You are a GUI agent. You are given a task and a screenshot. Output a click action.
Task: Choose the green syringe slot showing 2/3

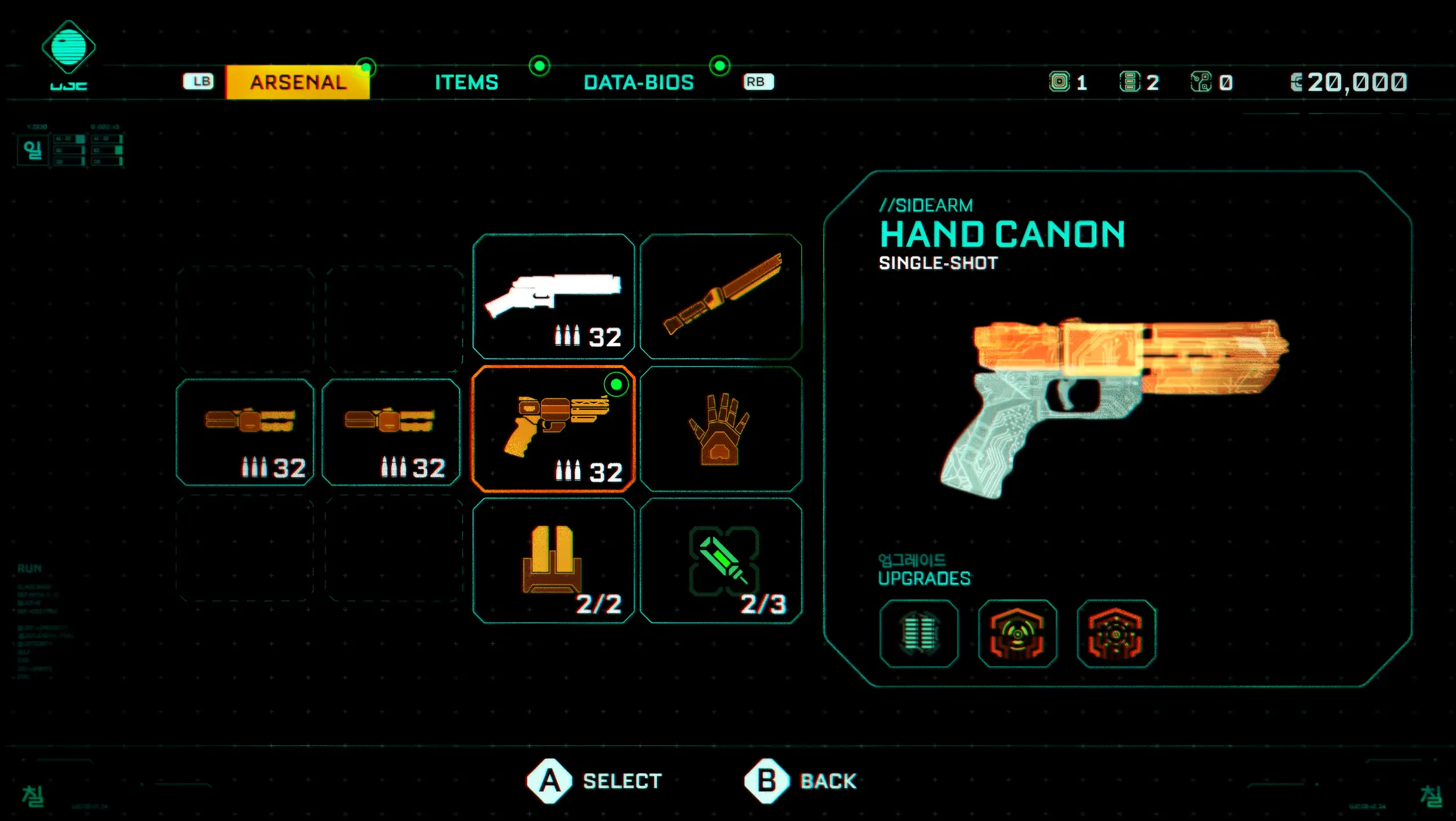[x=721, y=561]
